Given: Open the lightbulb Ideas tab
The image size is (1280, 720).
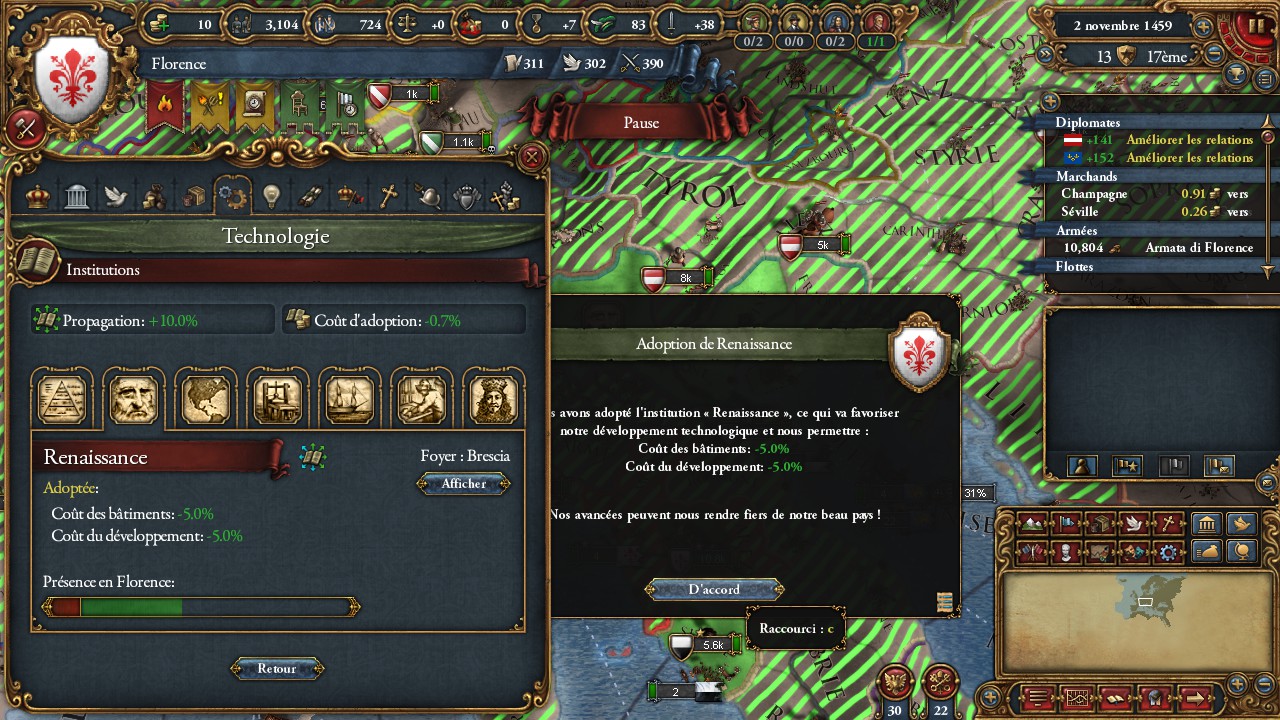Looking at the screenshot, I should click(x=270, y=196).
